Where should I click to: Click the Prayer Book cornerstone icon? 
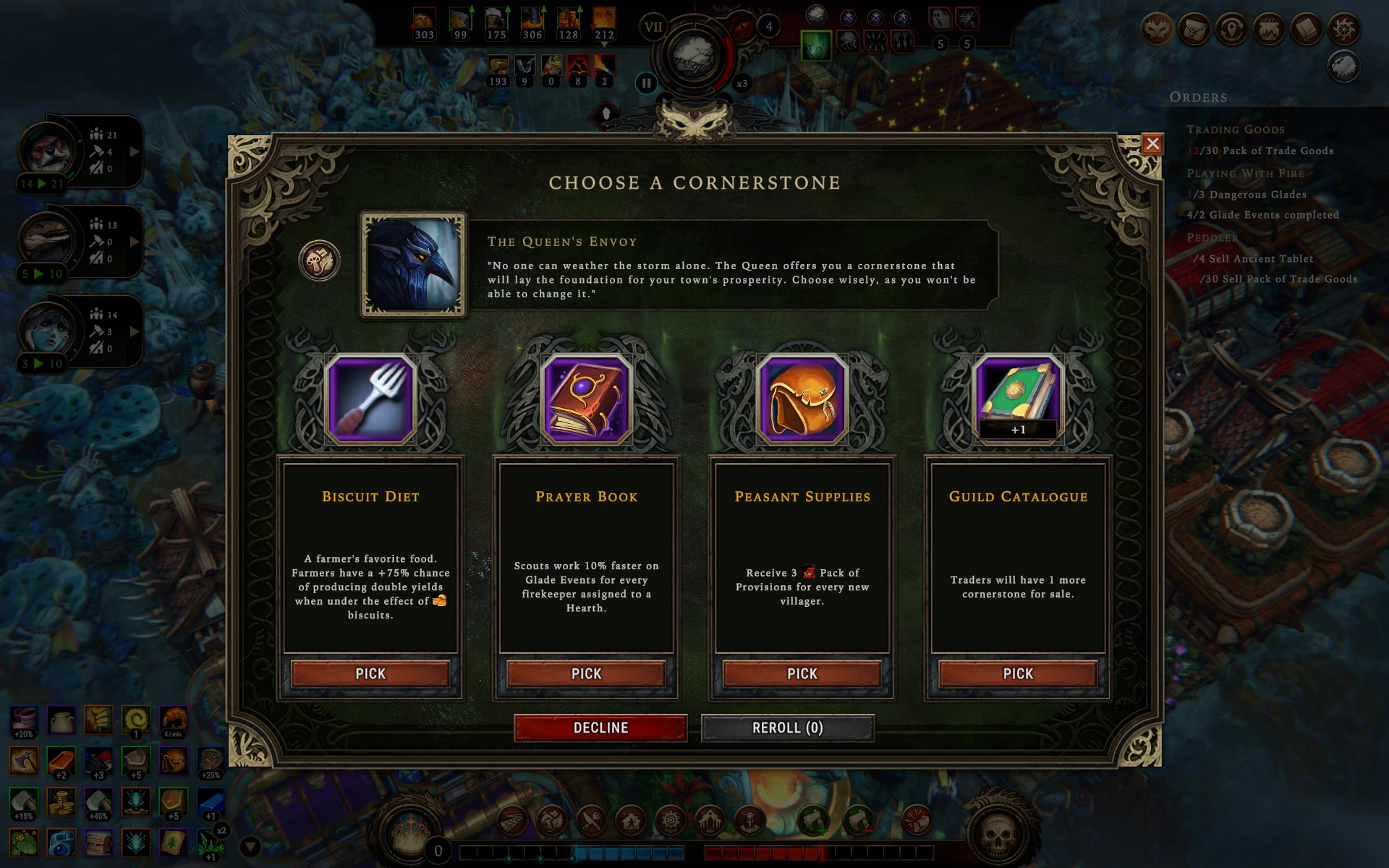586,399
